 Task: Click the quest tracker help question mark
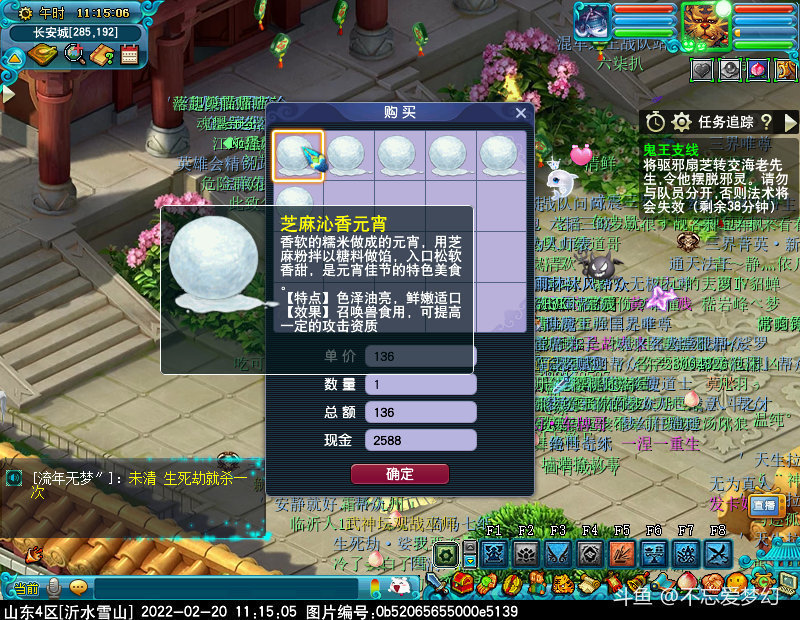(x=766, y=122)
